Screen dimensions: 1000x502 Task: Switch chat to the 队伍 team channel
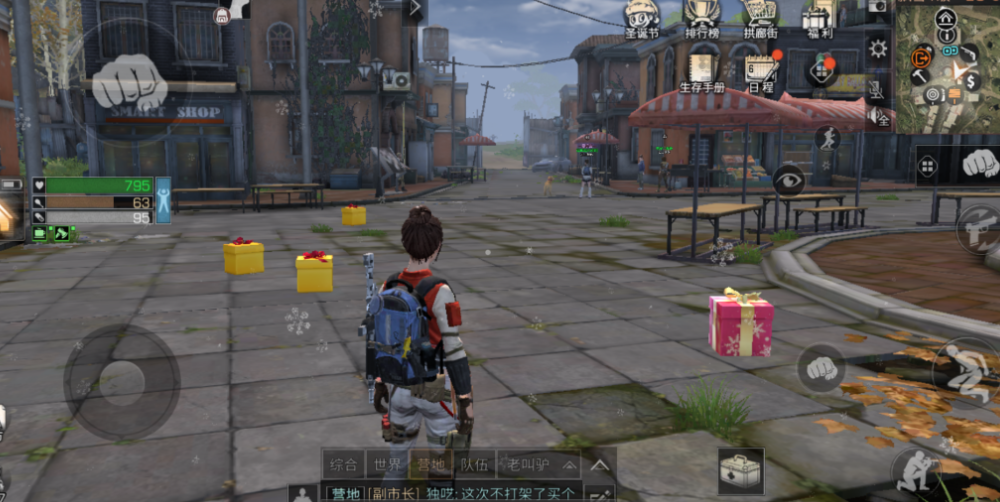(x=474, y=464)
